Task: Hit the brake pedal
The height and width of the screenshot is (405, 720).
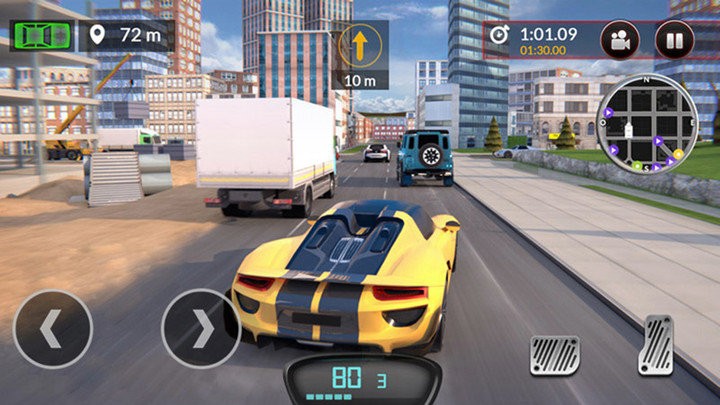Action: tap(555, 355)
